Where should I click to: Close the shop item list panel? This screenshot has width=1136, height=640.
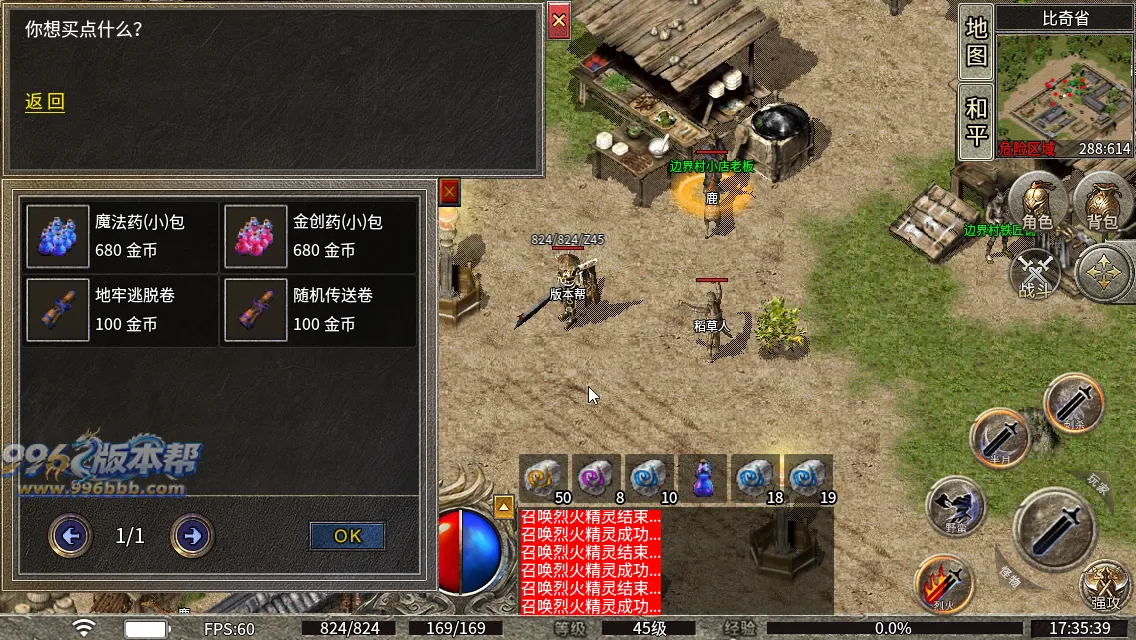[449, 191]
